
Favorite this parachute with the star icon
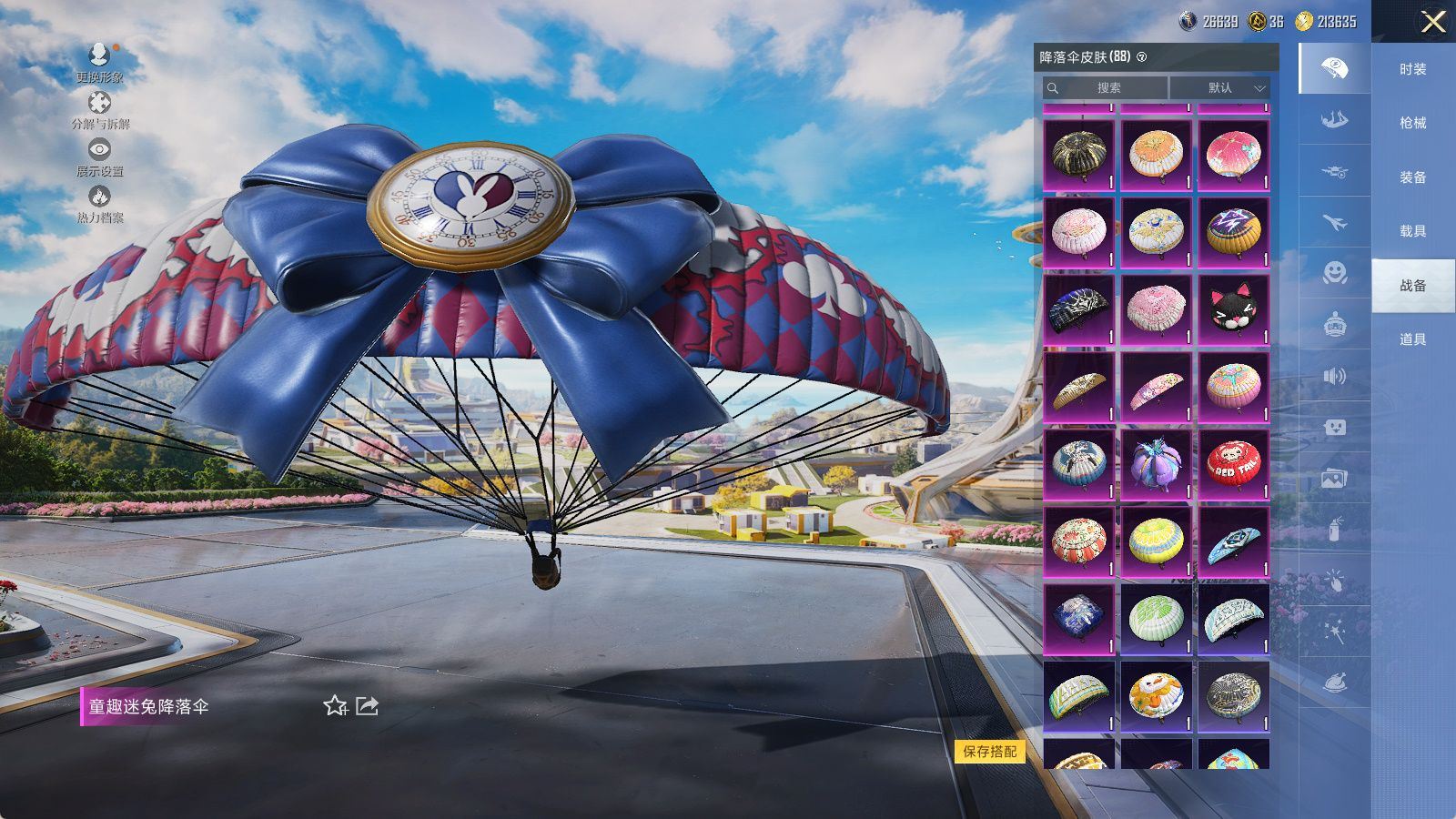(x=335, y=706)
